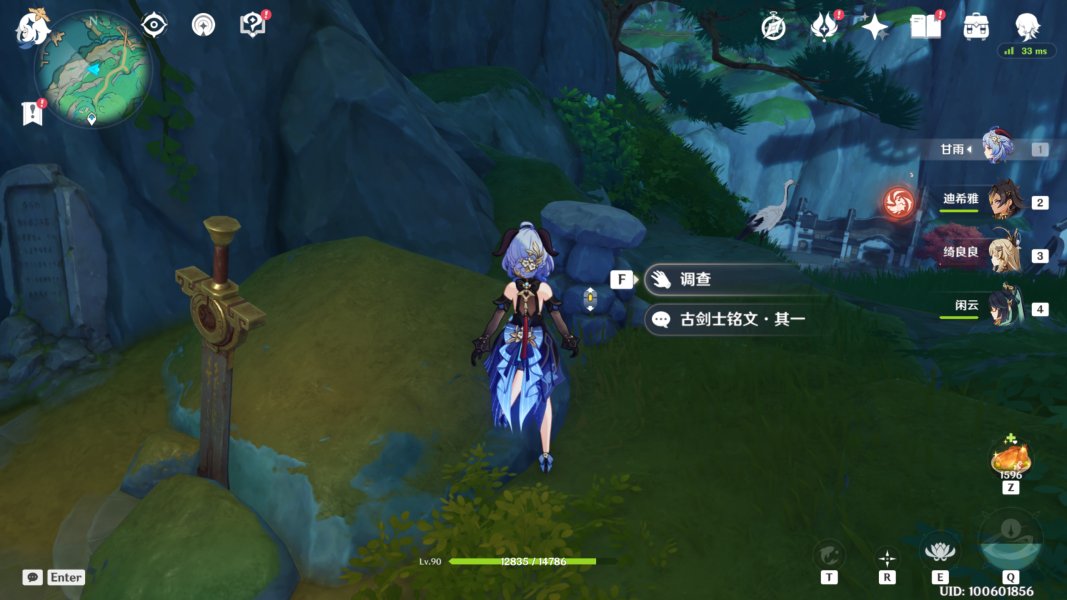This screenshot has height=600, width=1067.
Task: Open the compass events overview
Action: point(773,27)
